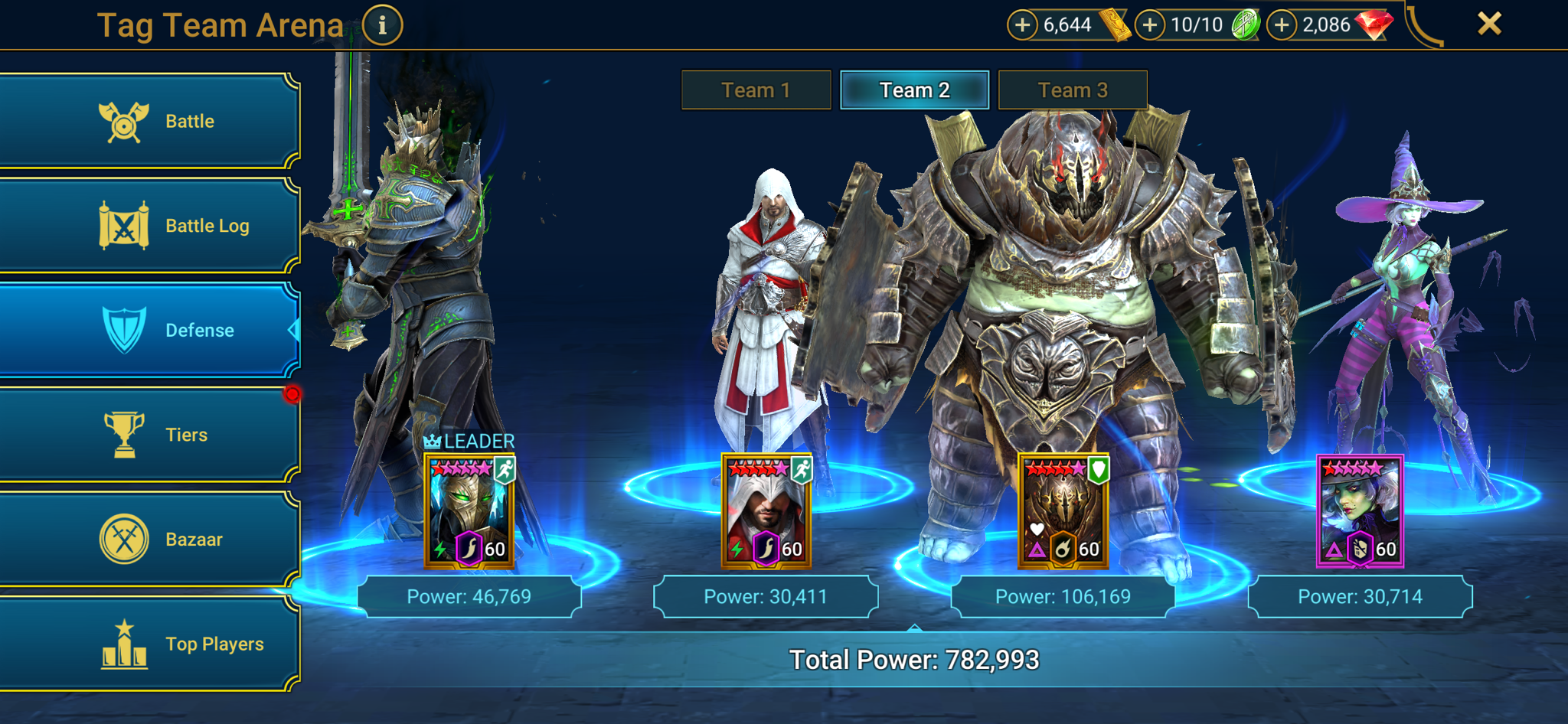
Task: Open the Tiers section
Action: (149, 435)
